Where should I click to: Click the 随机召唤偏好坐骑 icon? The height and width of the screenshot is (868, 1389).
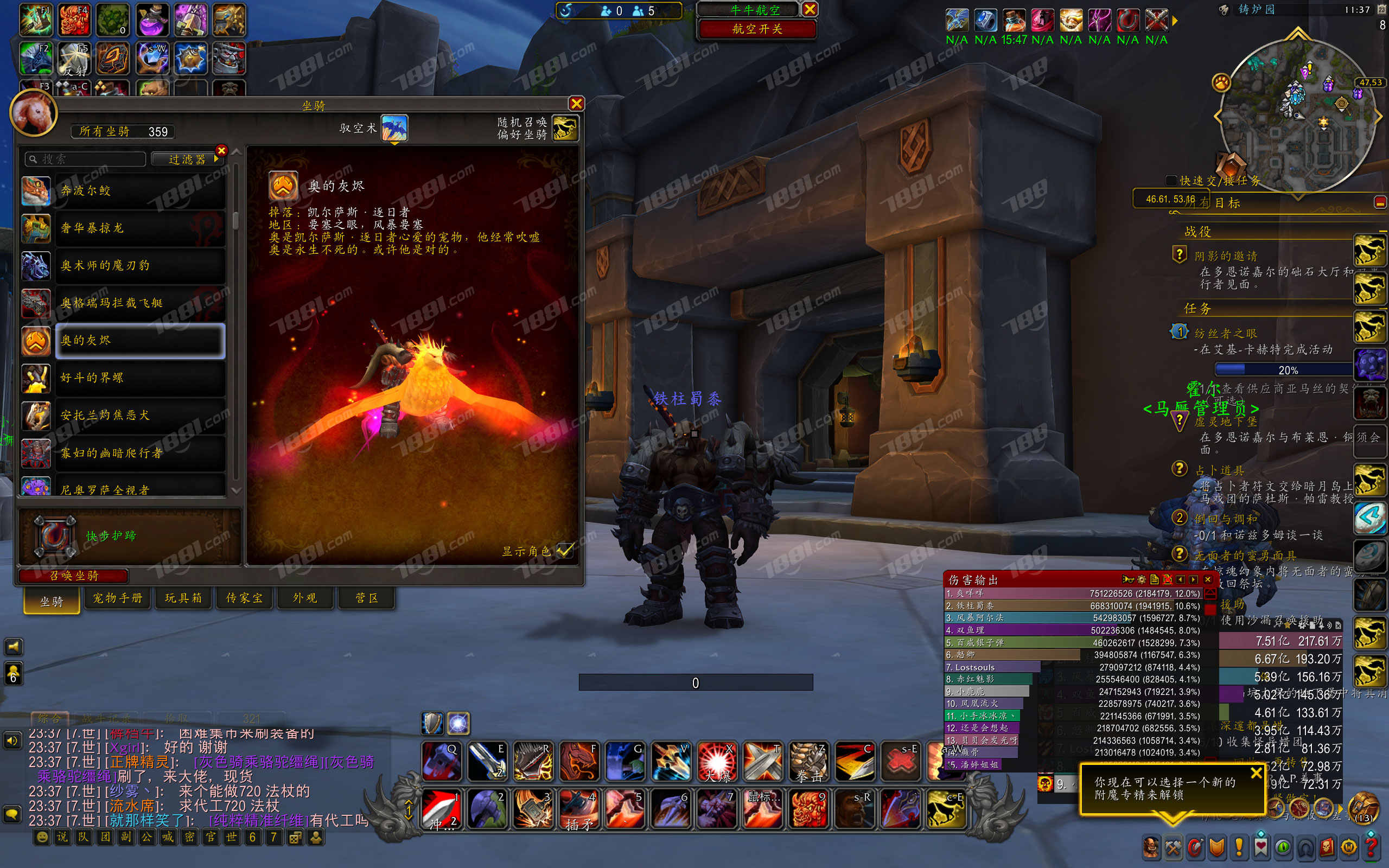[565, 127]
